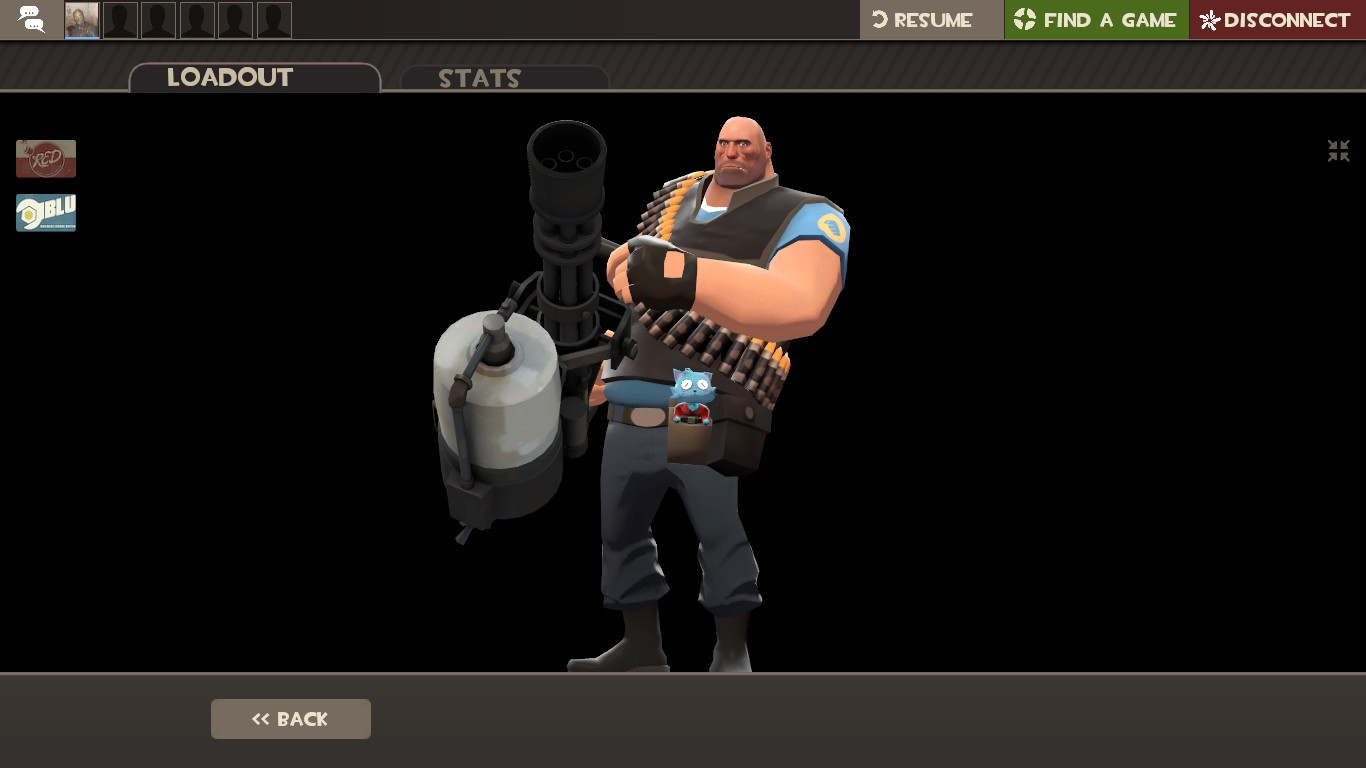The height and width of the screenshot is (768, 1366).
Task: Switch the Heavy preview to RED team
Action: (46, 158)
